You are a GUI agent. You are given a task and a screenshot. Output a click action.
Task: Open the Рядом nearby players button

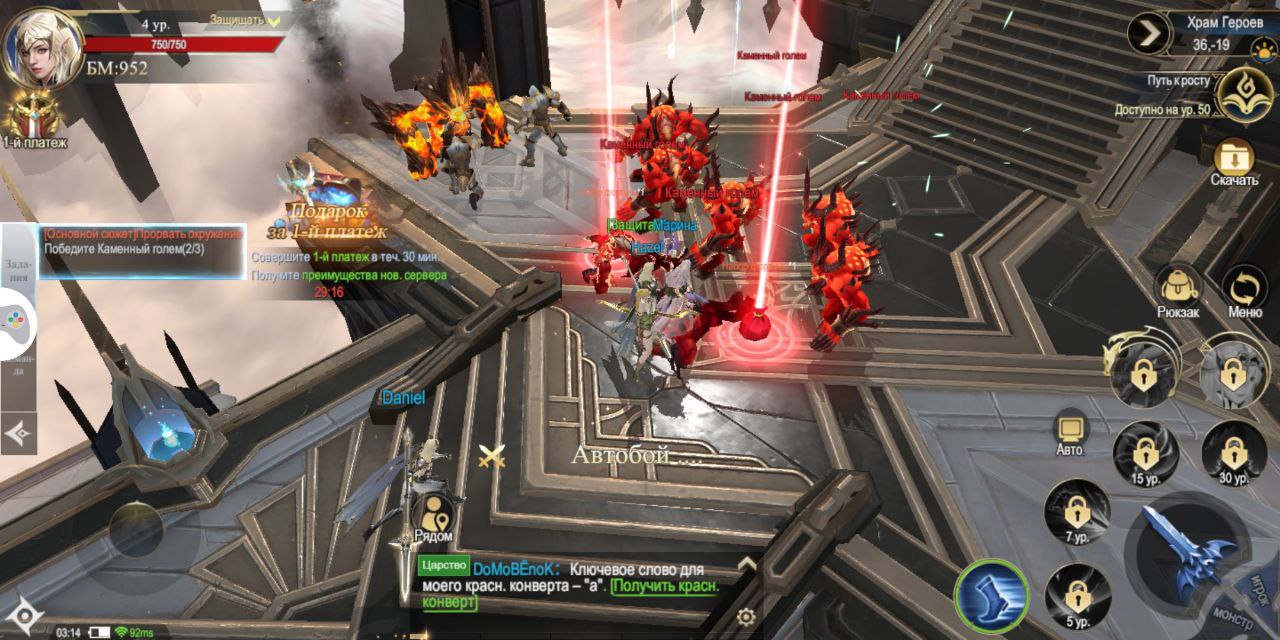click(433, 518)
